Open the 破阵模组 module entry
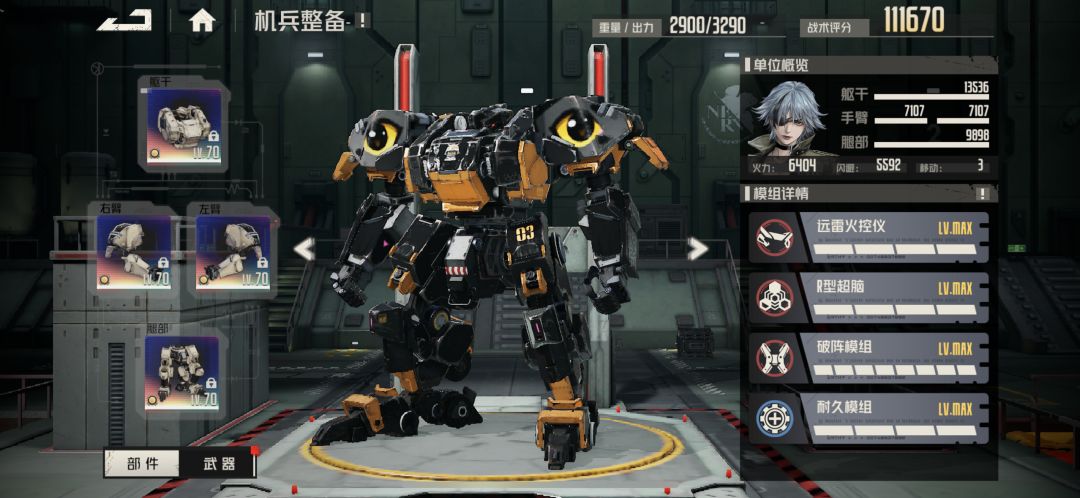 coord(869,357)
